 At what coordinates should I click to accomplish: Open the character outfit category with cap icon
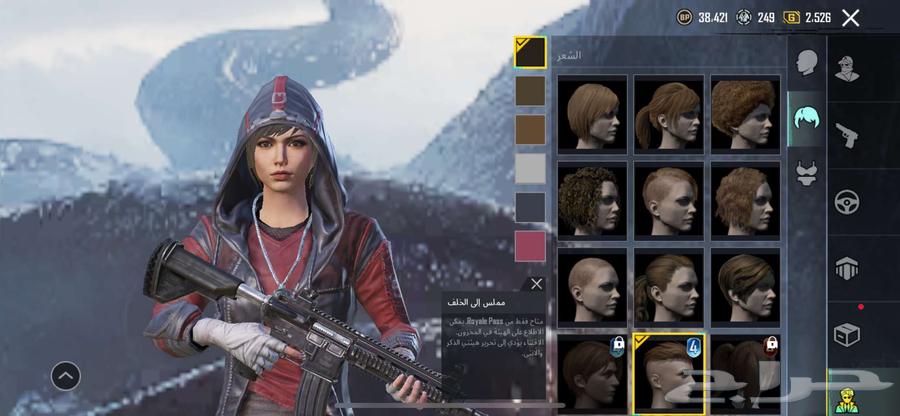(848, 68)
